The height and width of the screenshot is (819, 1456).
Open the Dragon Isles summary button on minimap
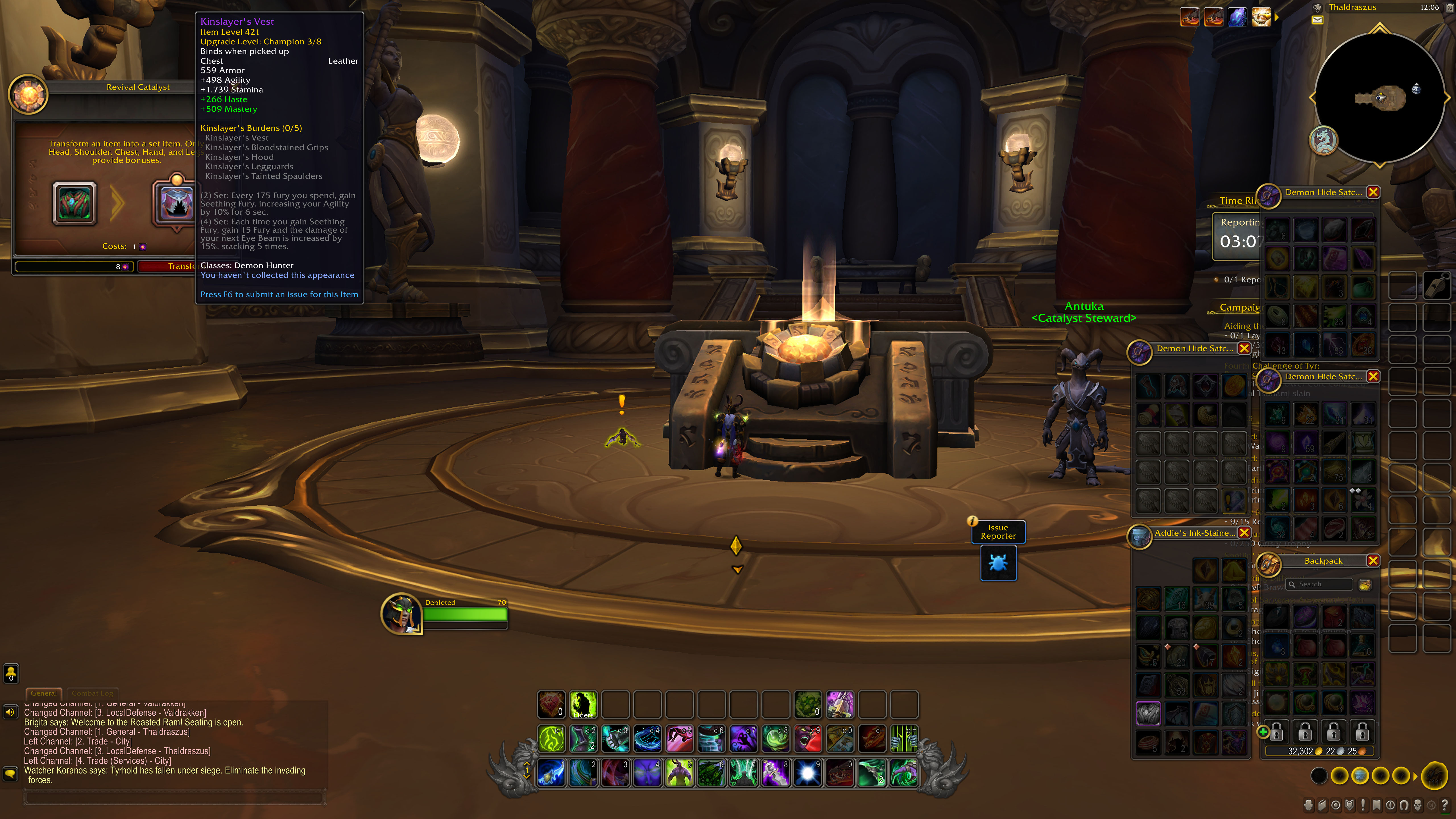[1323, 140]
